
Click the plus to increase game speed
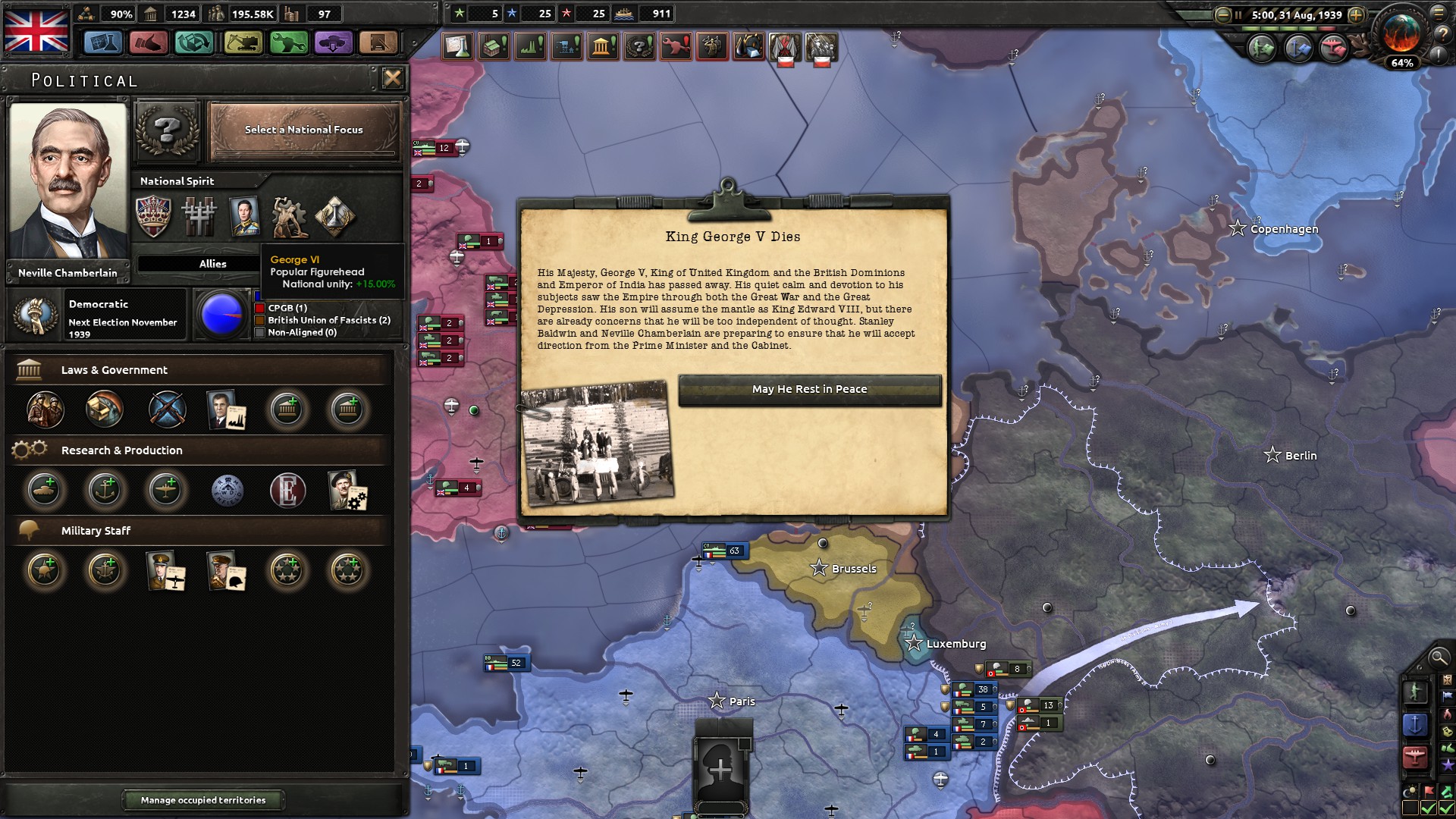point(1355,15)
